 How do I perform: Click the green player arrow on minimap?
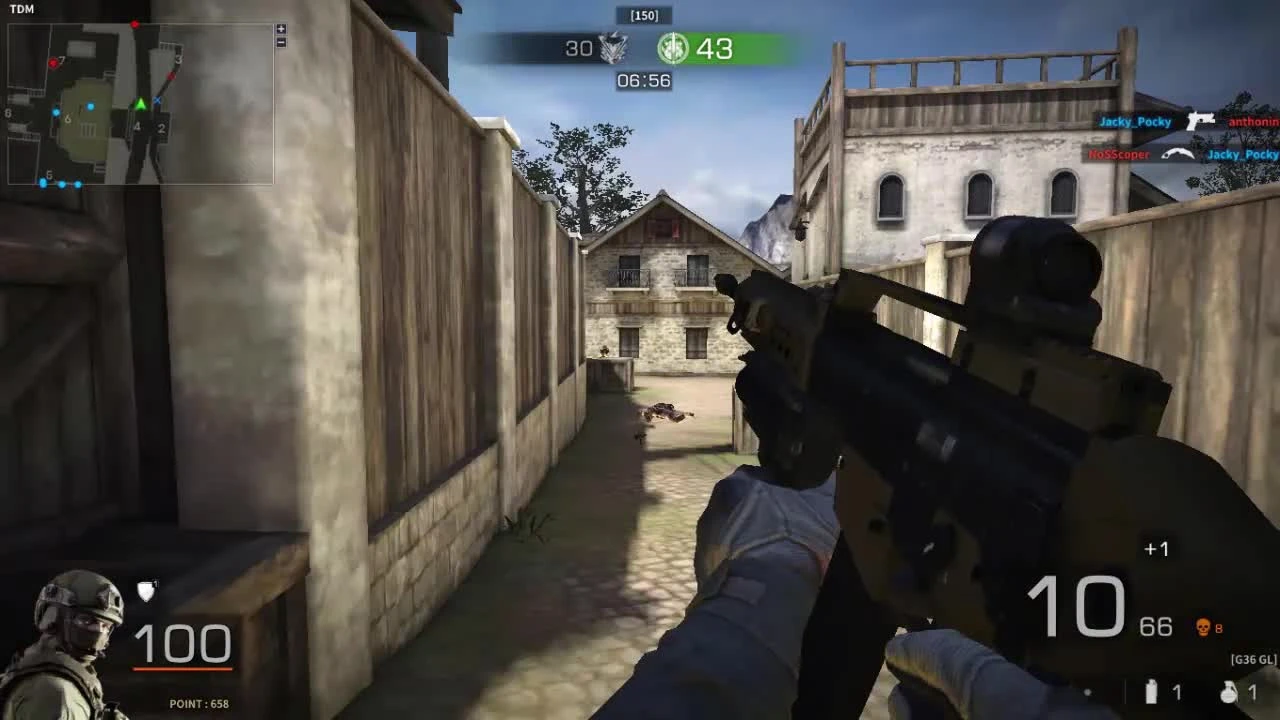[140, 104]
